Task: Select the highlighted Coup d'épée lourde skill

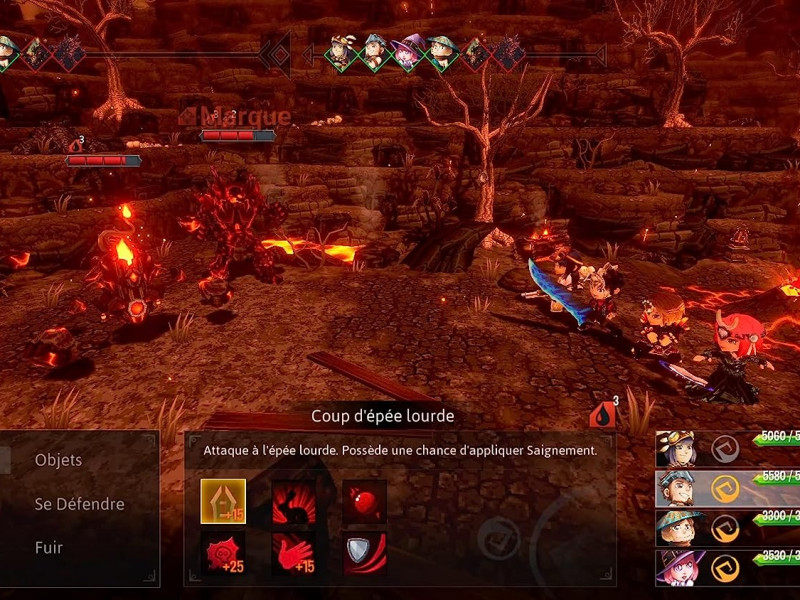Action: click(223, 501)
